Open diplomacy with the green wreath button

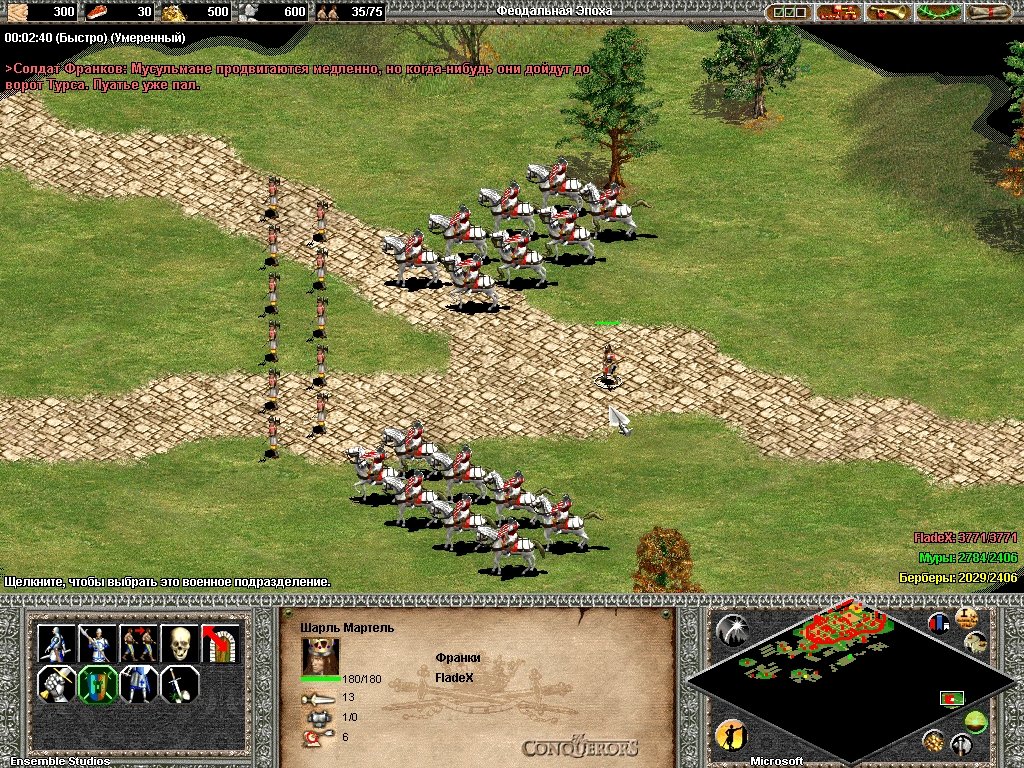point(938,12)
